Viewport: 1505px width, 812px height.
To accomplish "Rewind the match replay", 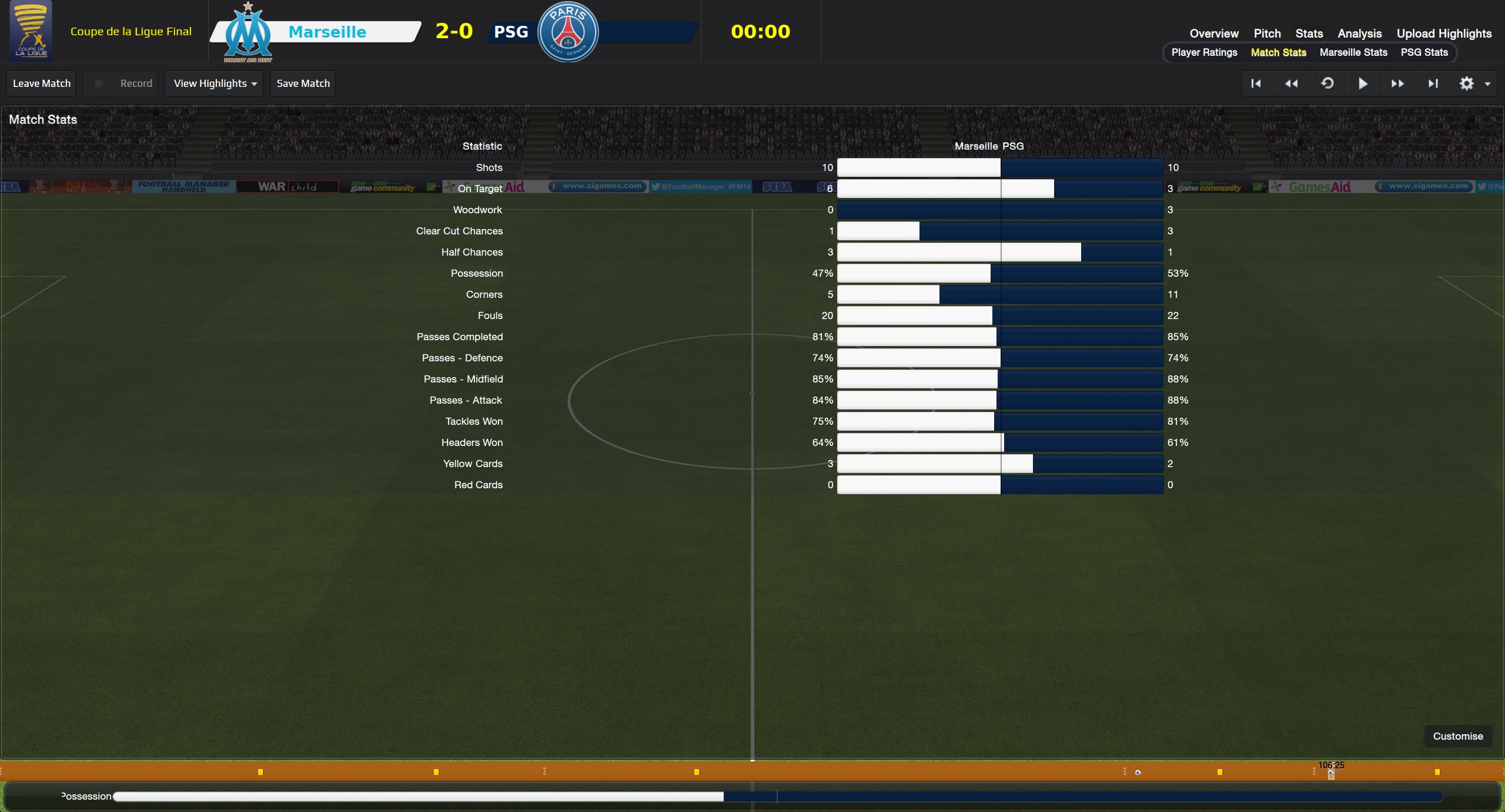I will coord(1291,83).
